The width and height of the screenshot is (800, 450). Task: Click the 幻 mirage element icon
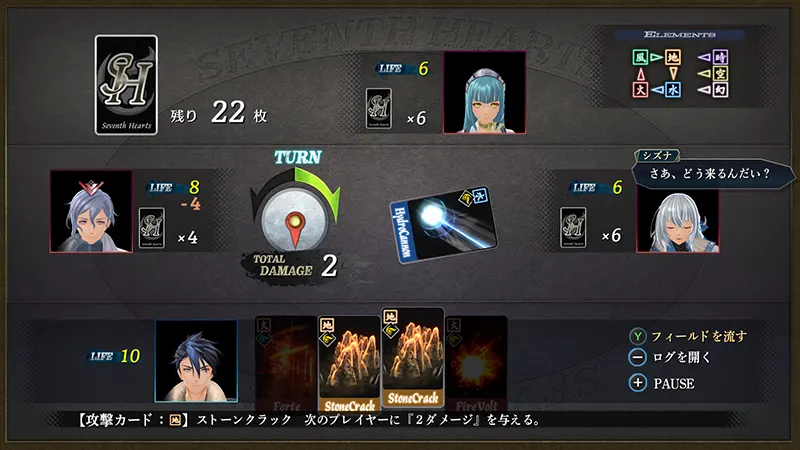click(x=720, y=89)
